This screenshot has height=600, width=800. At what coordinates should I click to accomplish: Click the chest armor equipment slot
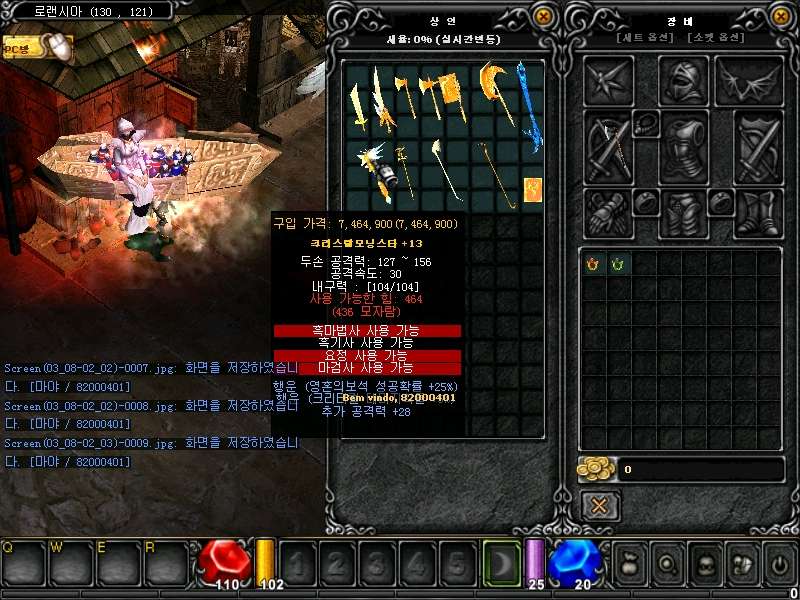683,146
